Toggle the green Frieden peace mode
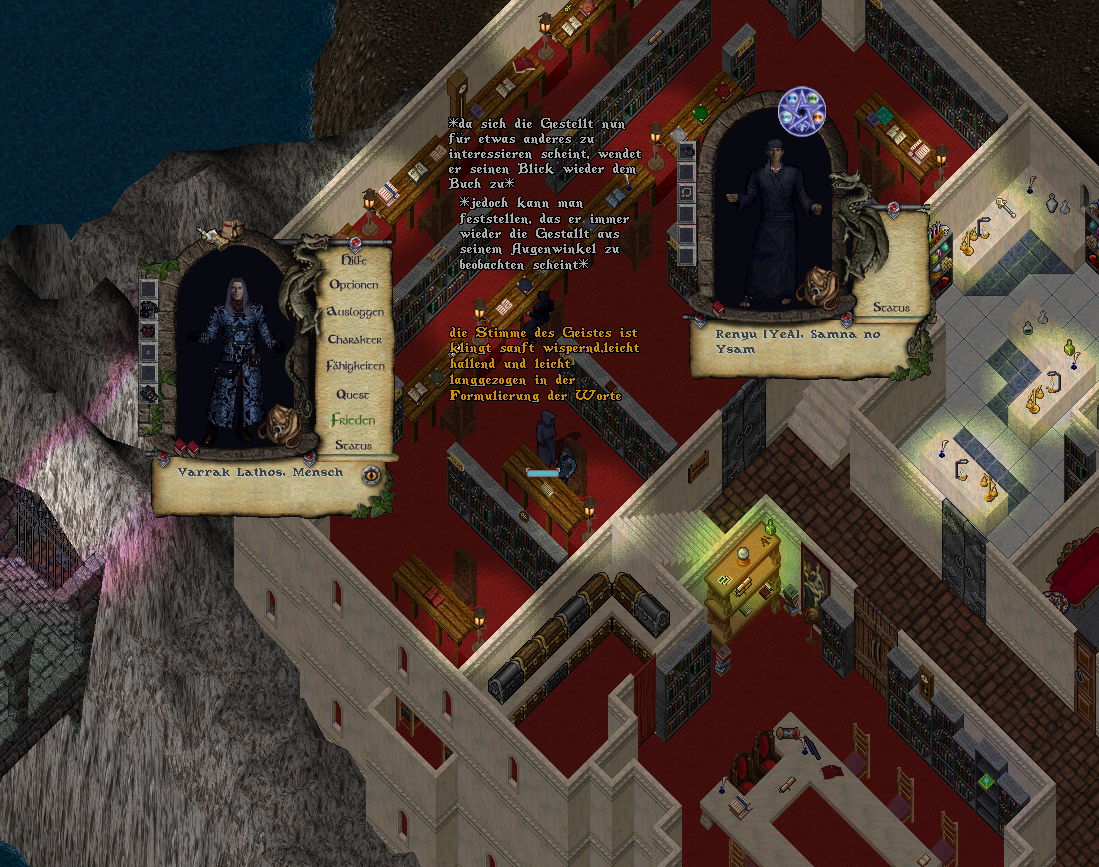1099x867 pixels. tap(353, 419)
